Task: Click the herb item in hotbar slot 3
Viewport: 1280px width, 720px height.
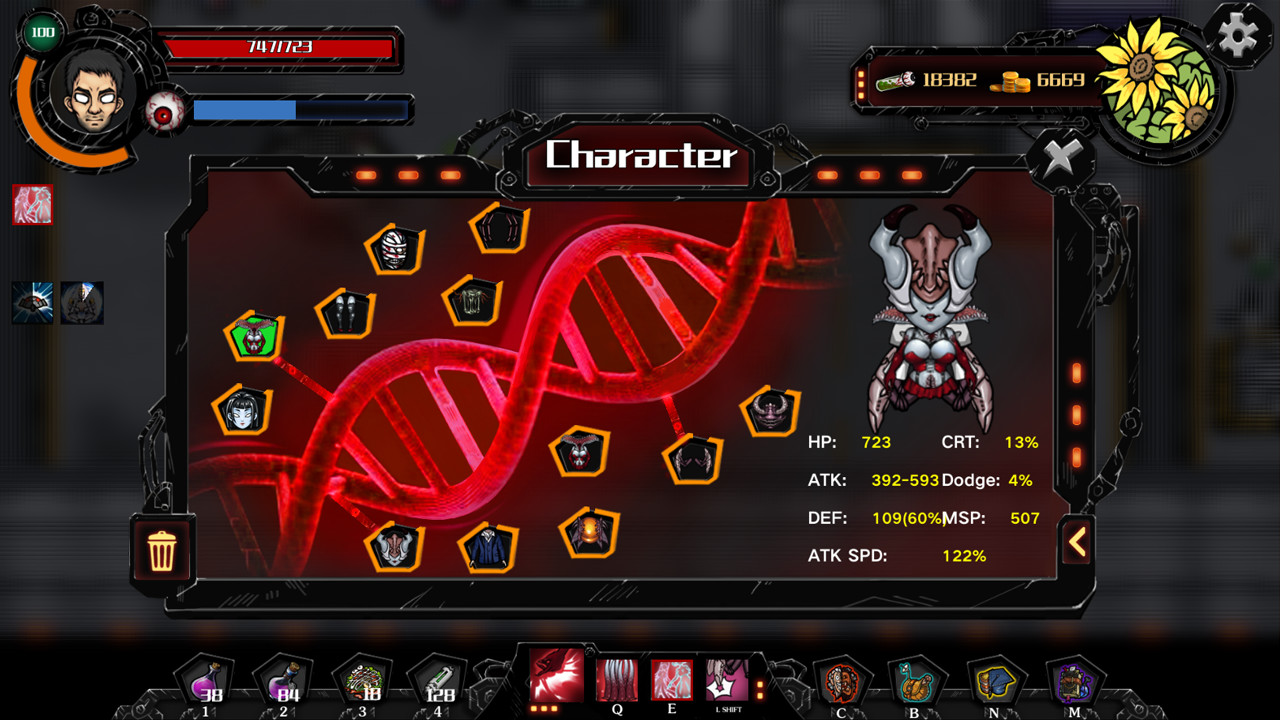Action: (x=362, y=681)
